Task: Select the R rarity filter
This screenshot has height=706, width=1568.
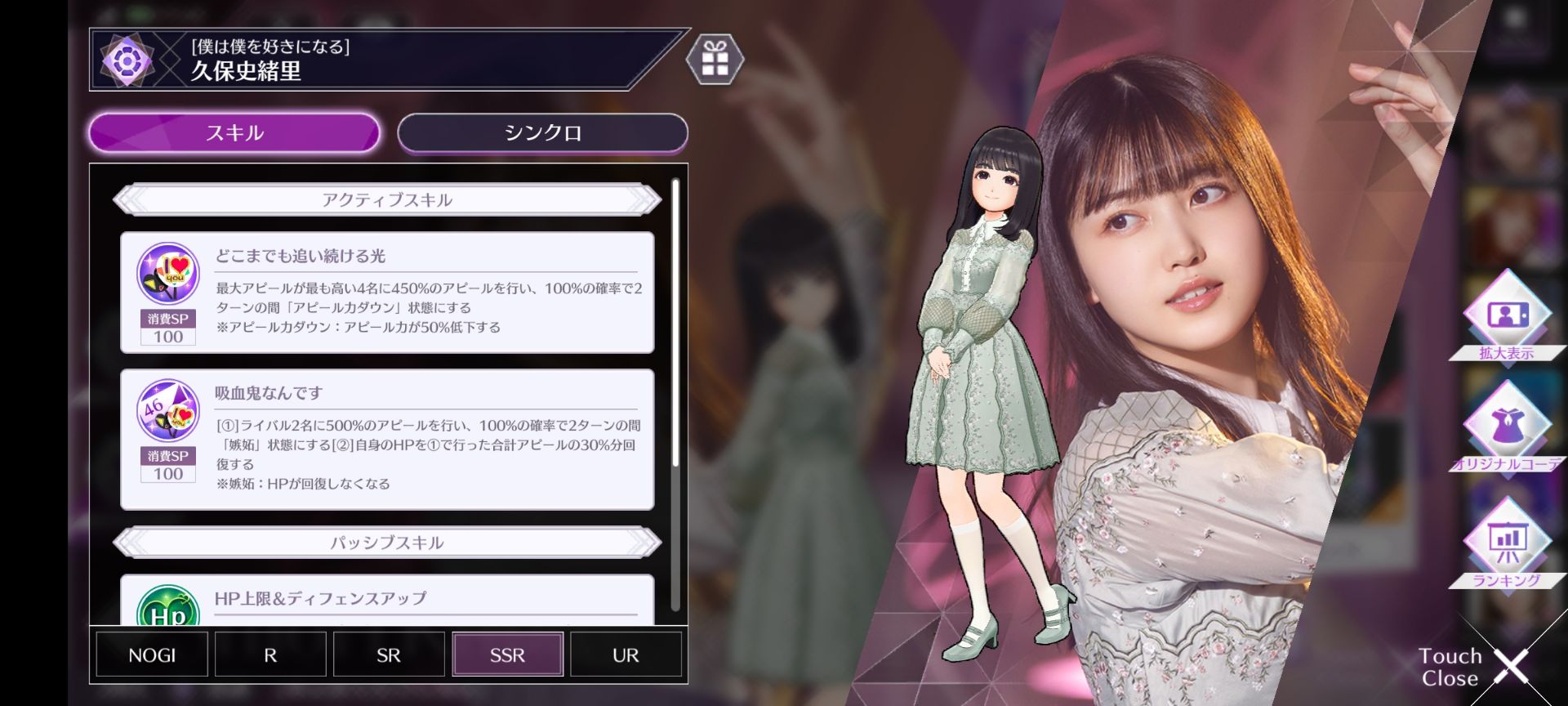Action: 269,655
